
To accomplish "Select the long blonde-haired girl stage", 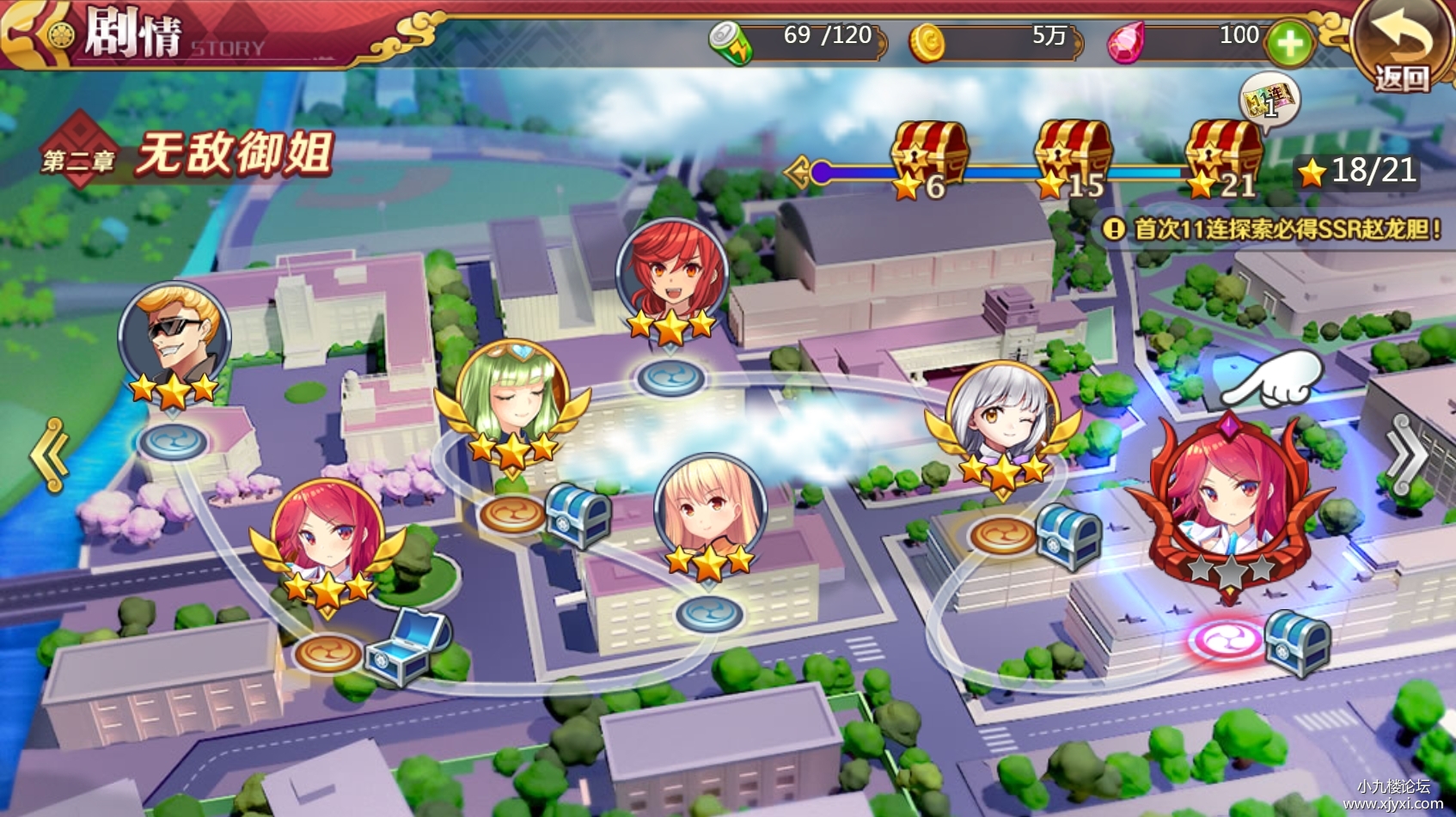I will (709, 510).
